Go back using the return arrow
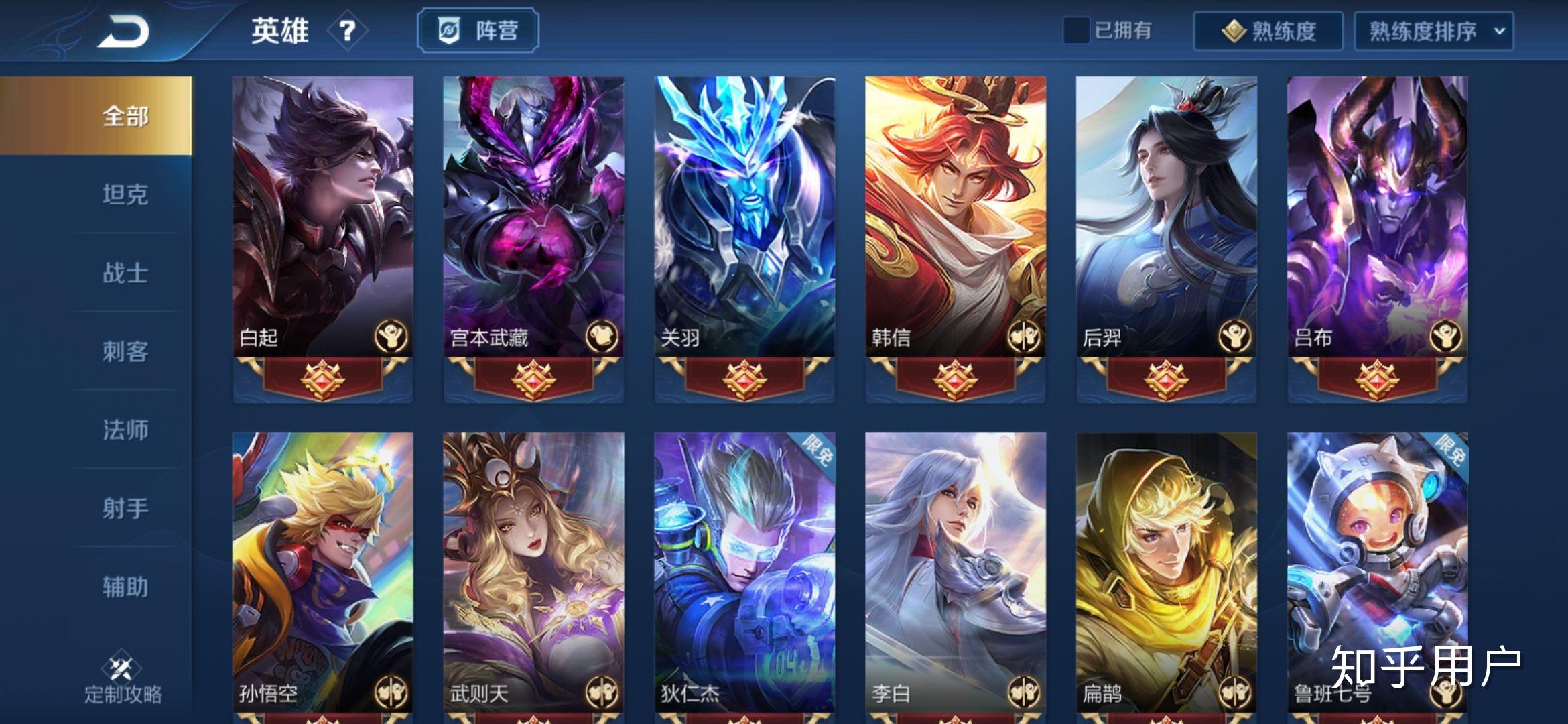This screenshot has height=724, width=1568. coord(124,32)
